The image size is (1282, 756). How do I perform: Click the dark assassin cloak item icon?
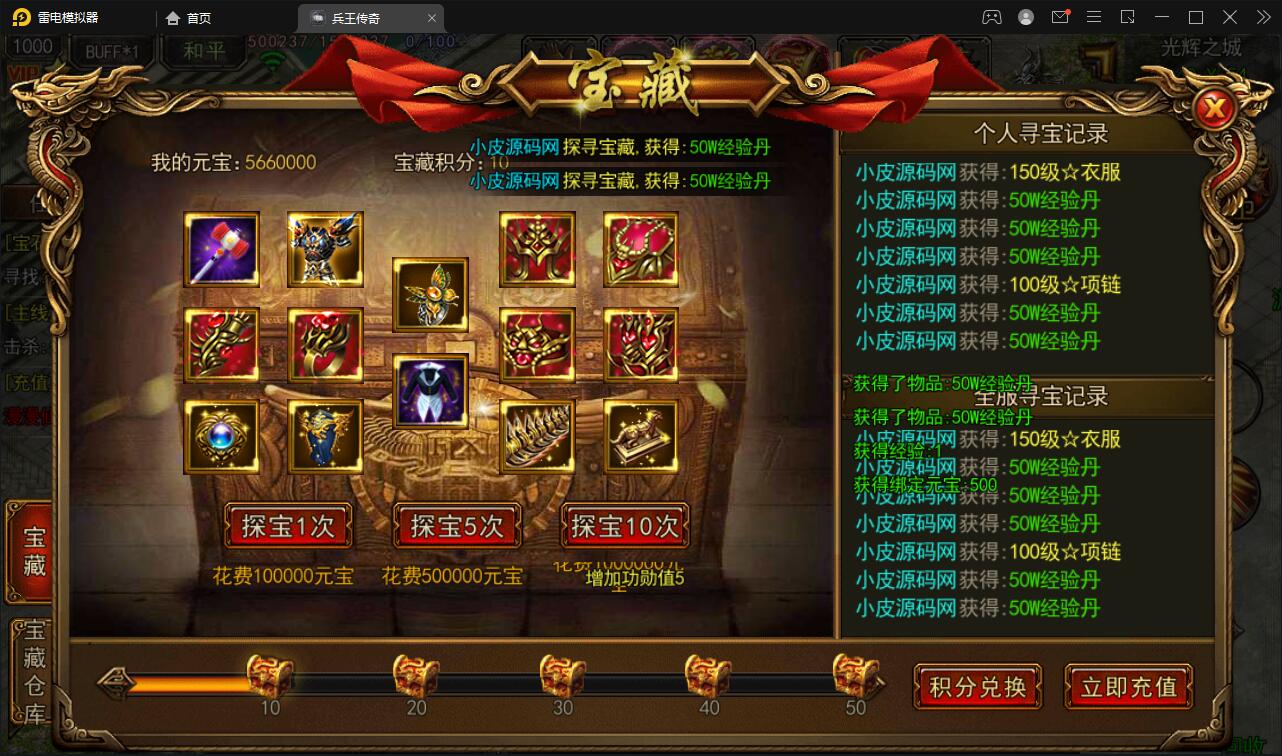click(430, 391)
